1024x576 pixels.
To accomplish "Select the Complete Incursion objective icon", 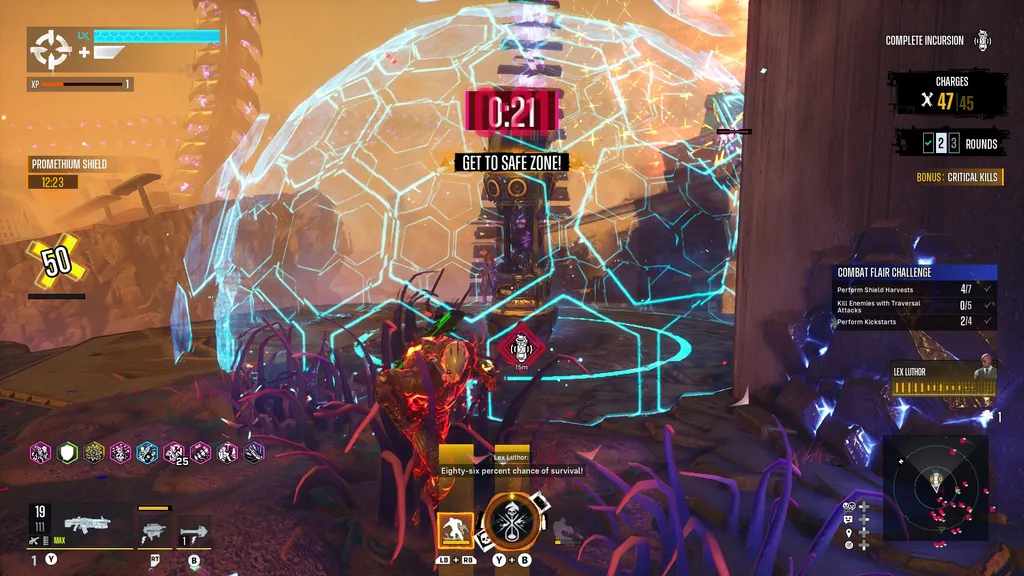I will [983, 41].
